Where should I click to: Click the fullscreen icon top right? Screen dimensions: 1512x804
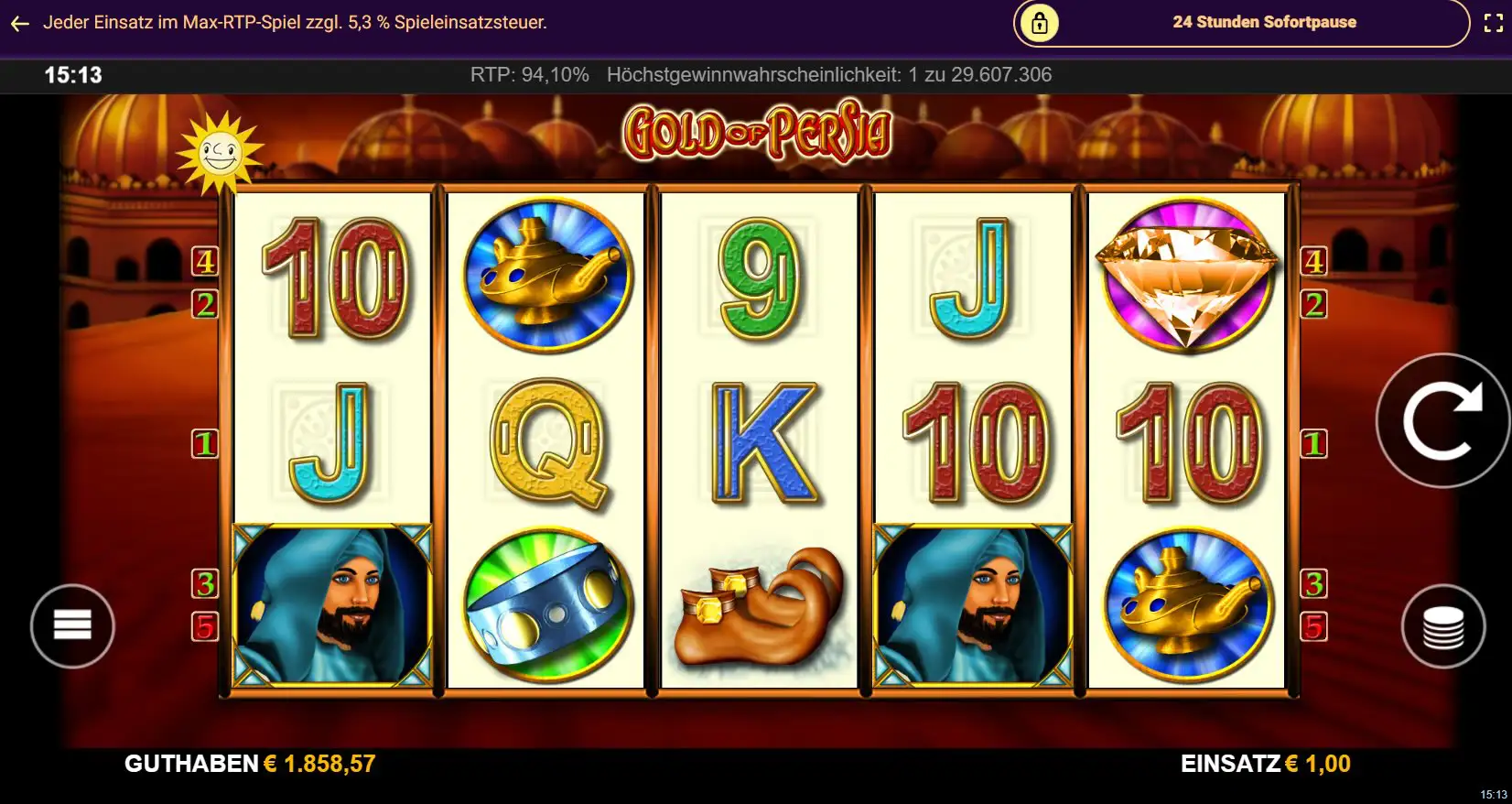[x=1492, y=23]
